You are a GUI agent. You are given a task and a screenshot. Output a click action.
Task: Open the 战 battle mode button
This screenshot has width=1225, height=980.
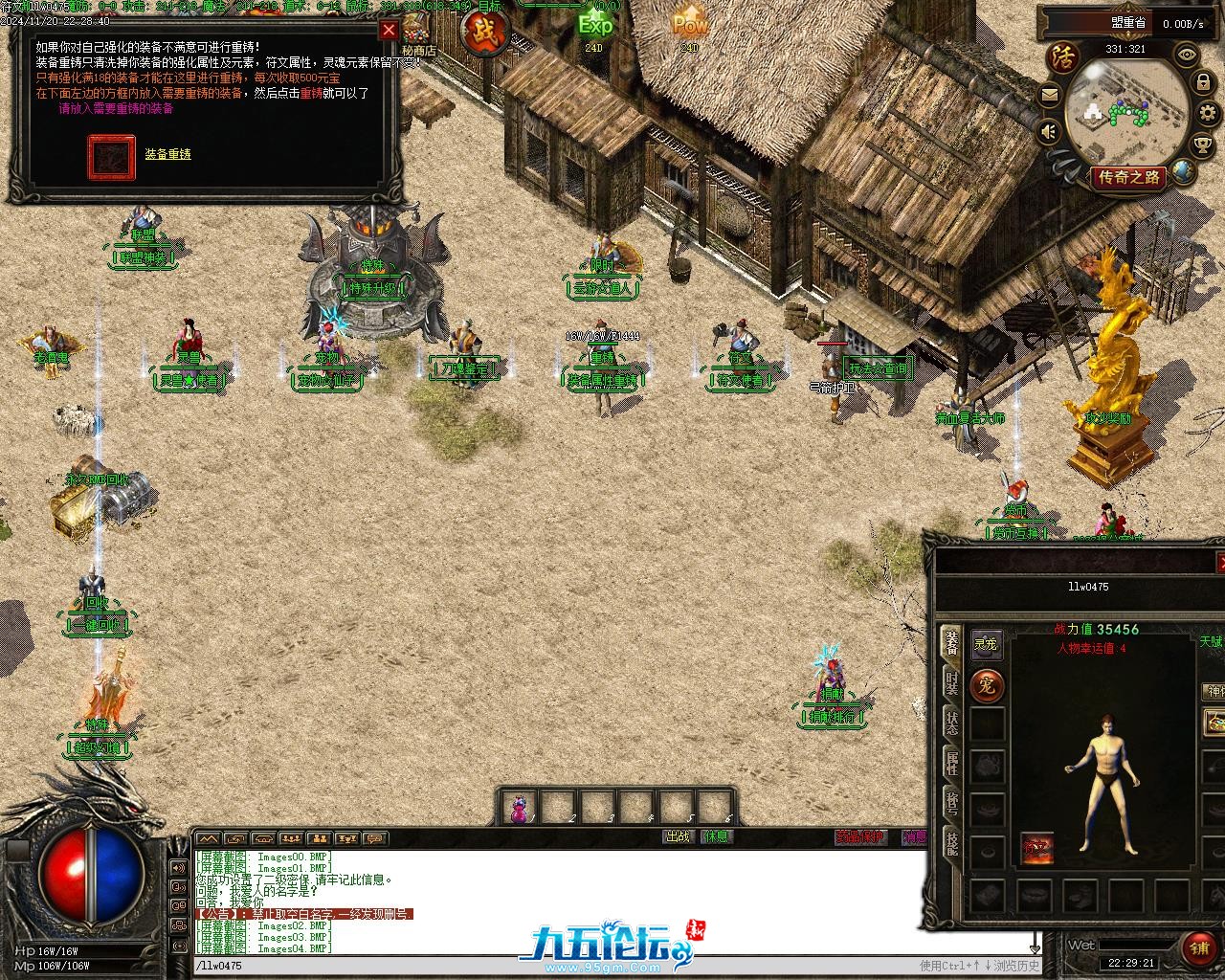pos(484,33)
